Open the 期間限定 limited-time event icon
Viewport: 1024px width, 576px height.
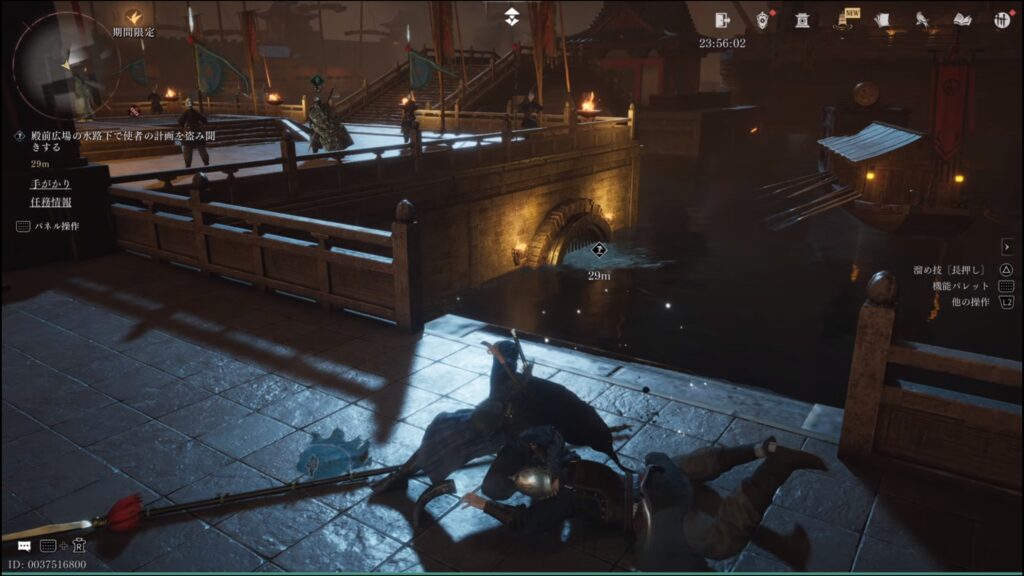(x=134, y=18)
